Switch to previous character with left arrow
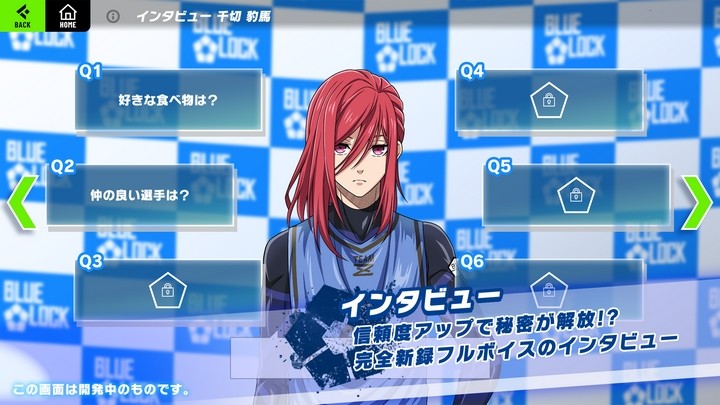This screenshot has height=405, width=720. click(x=22, y=202)
